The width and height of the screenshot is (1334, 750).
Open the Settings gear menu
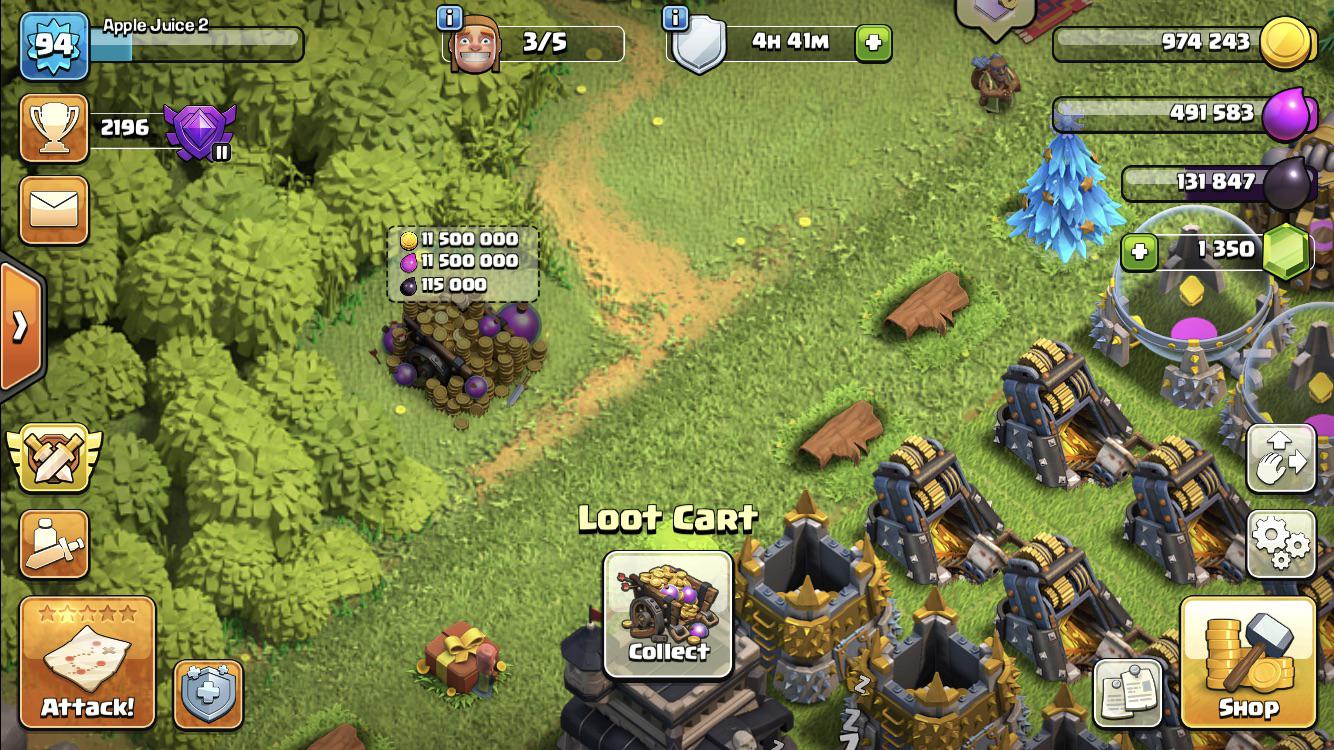tap(1283, 543)
